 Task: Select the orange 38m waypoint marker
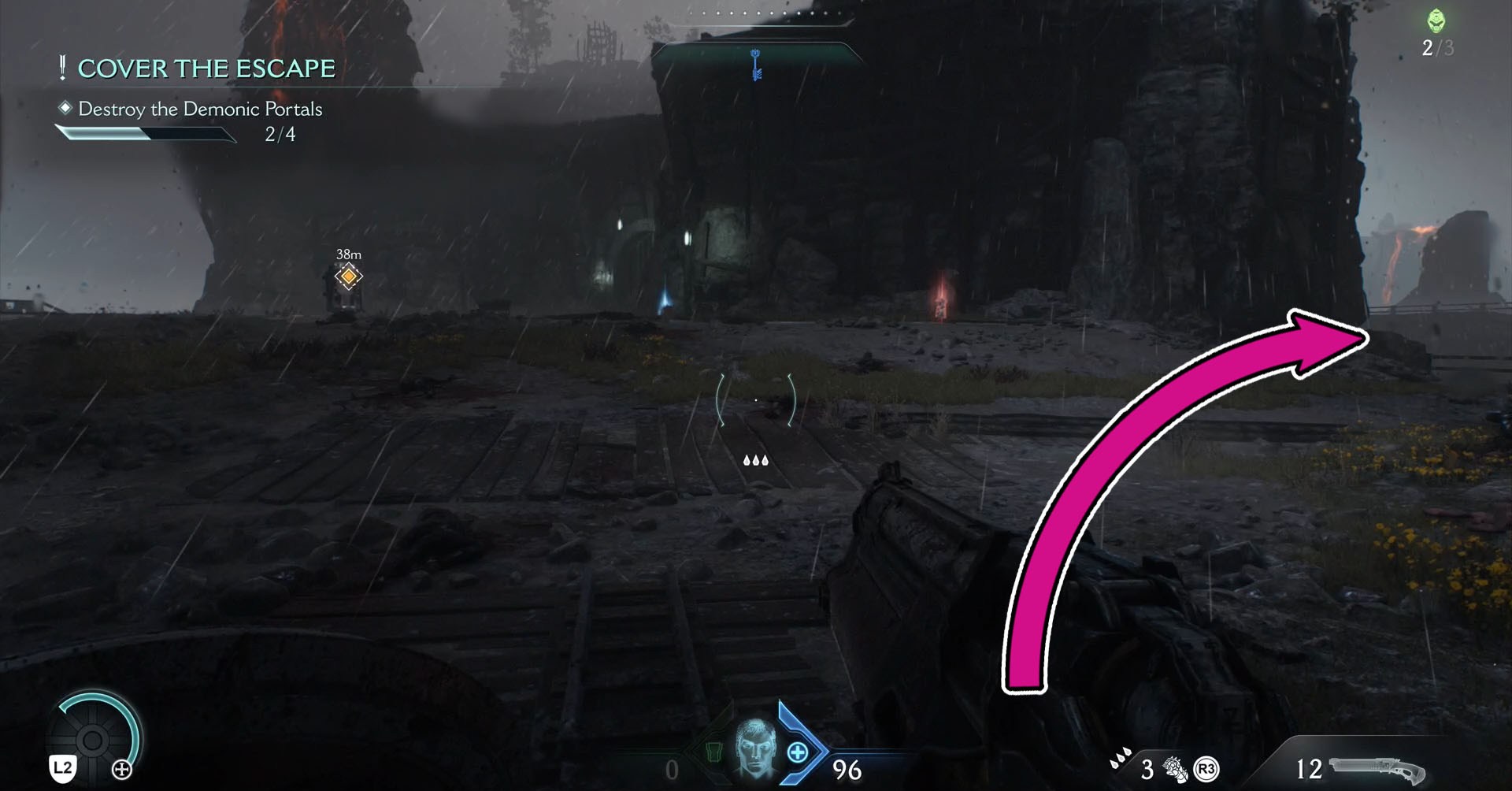pos(348,277)
